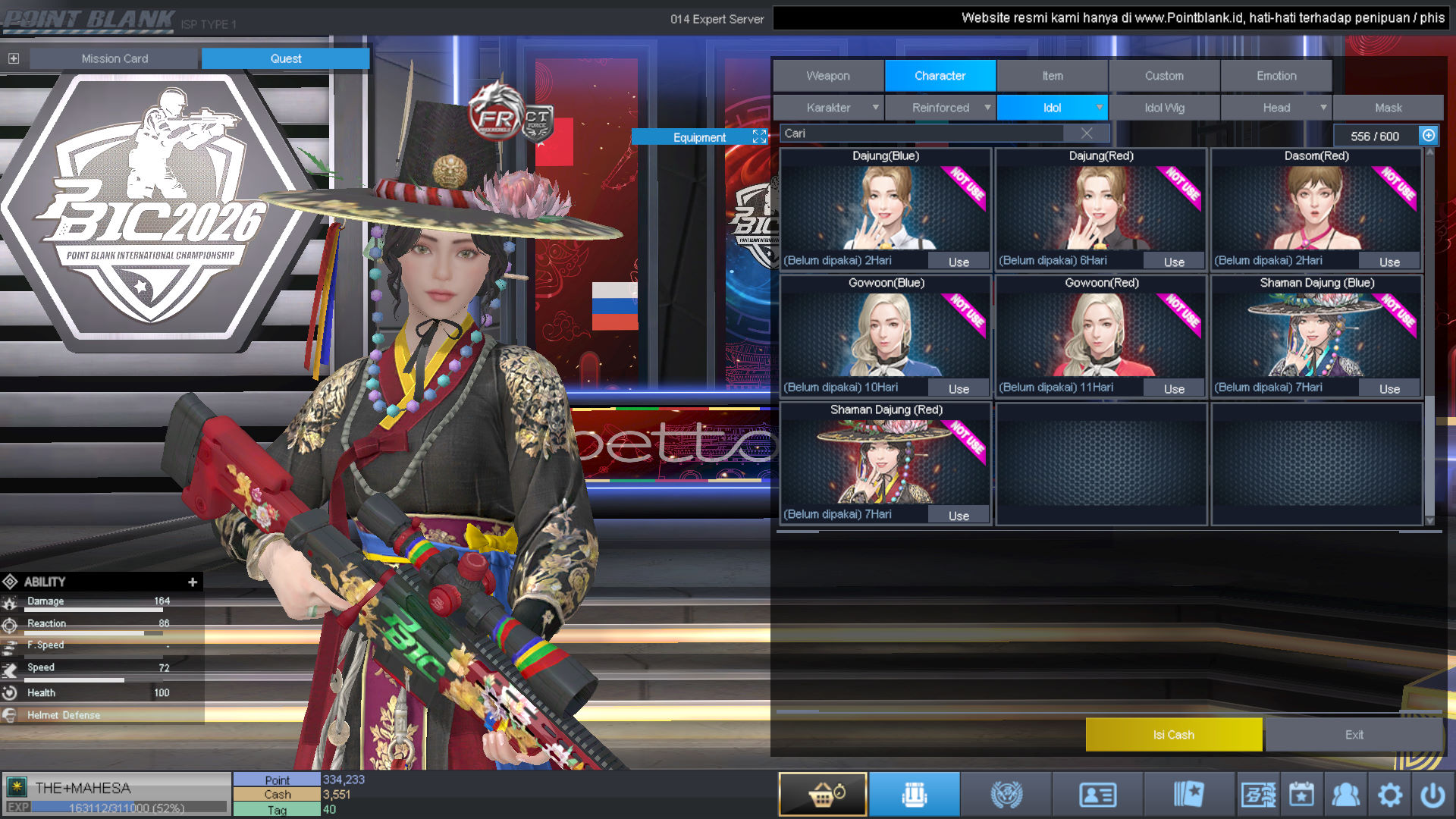Viewport: 1456px width, 819px height.
Task: Use the Gowoon(Red) idol character
Action: [1174, 389]
